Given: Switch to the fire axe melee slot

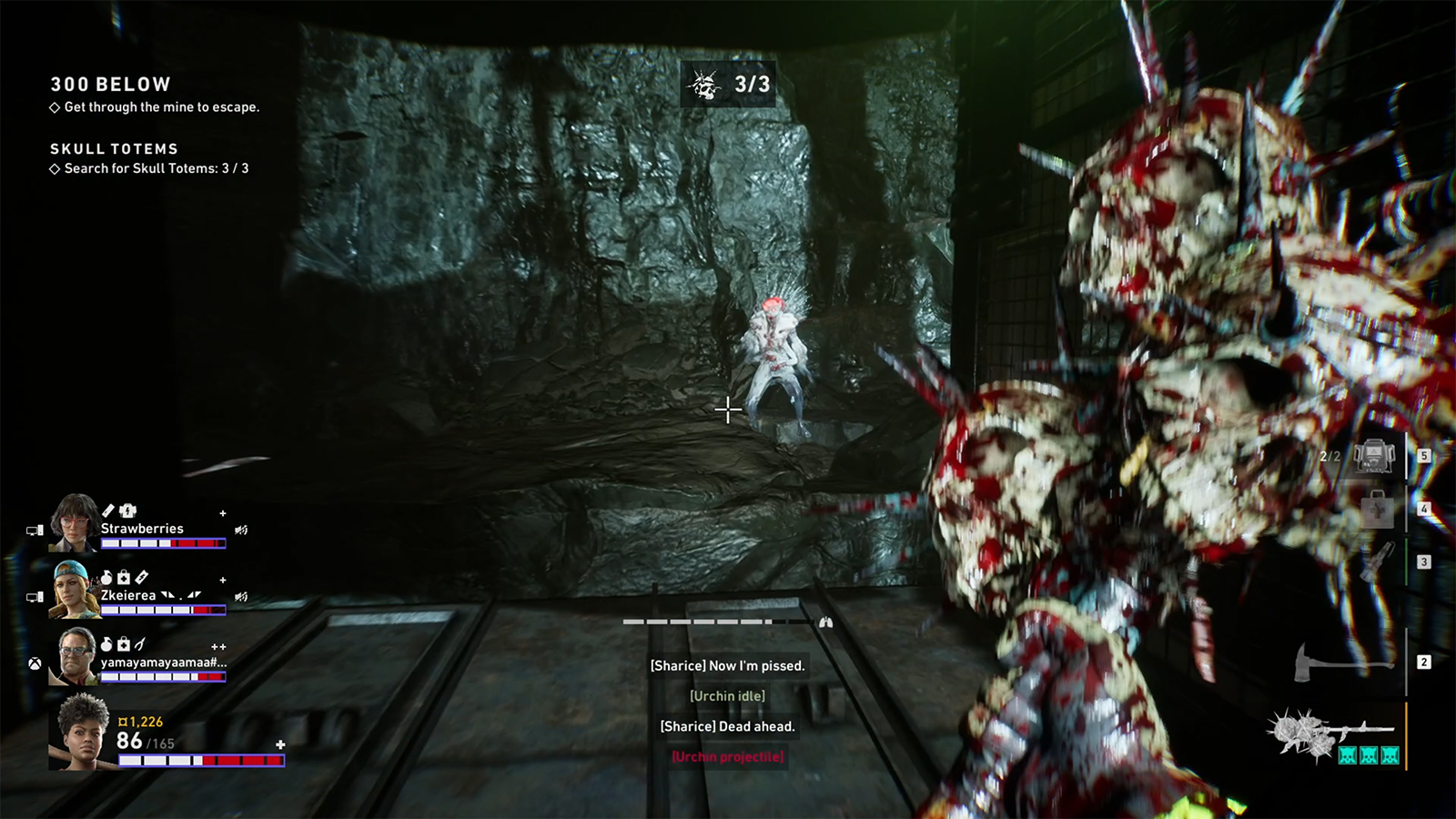Looking at the screenshot, I should tap(1342, 662).
